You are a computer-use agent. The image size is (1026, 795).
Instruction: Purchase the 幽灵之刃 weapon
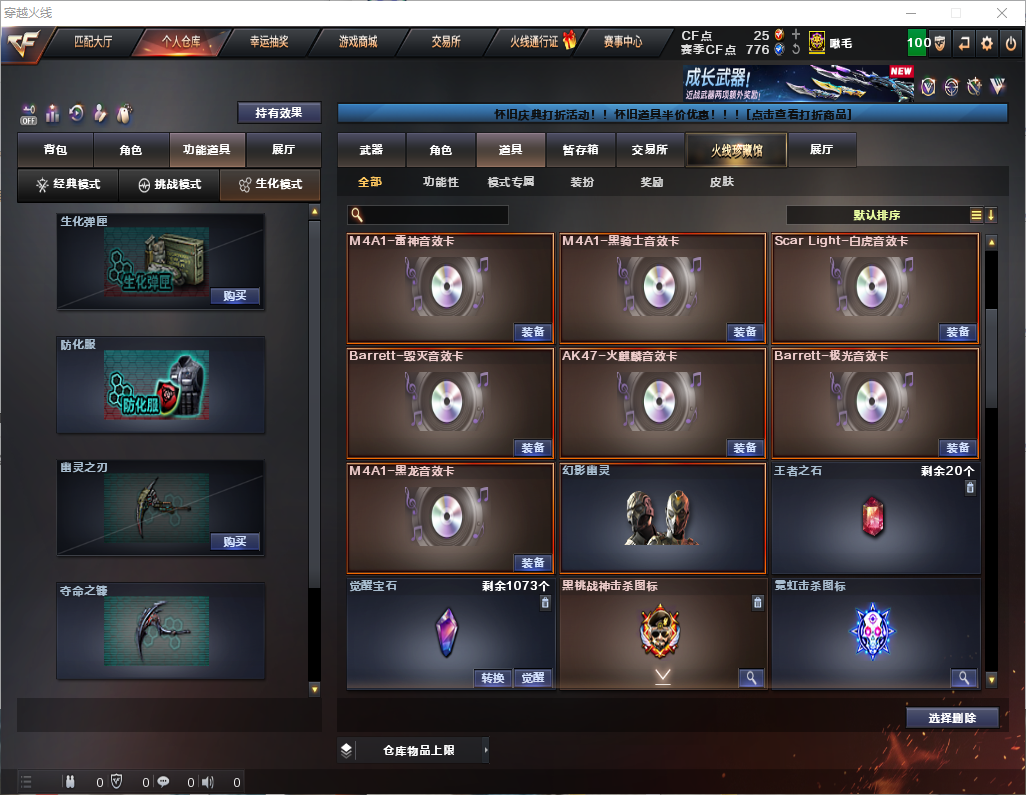coord(235,542)
